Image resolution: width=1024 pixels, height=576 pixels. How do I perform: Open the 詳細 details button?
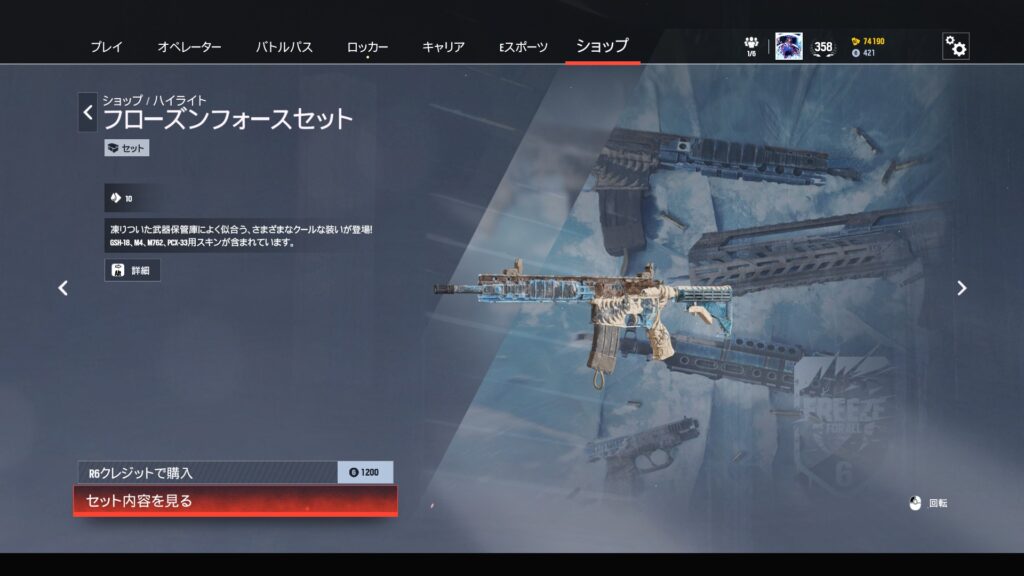pyautogui.click(x=132, y=270)
